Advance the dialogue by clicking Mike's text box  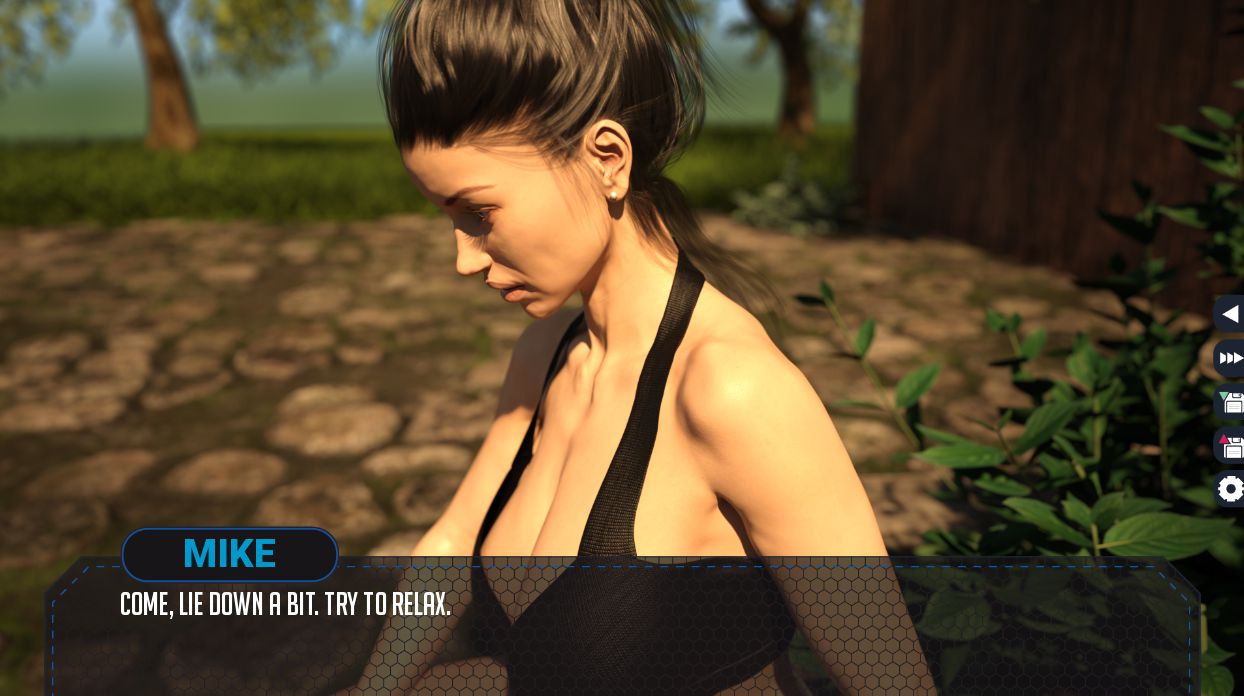pos(620,630)
